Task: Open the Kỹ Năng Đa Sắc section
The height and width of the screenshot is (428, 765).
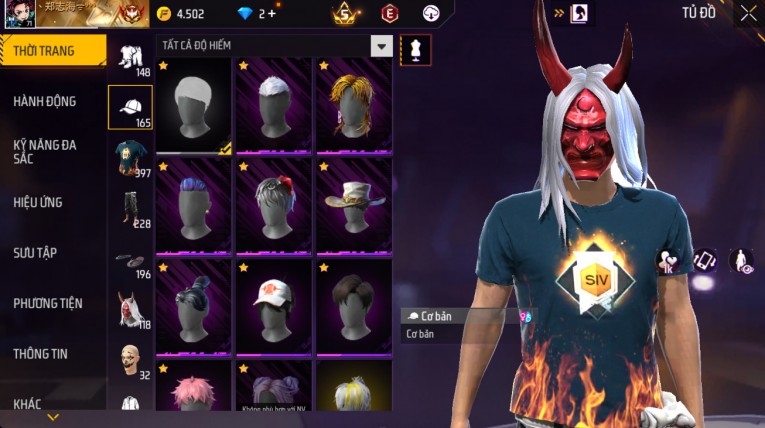Action: tap(45, 151)
